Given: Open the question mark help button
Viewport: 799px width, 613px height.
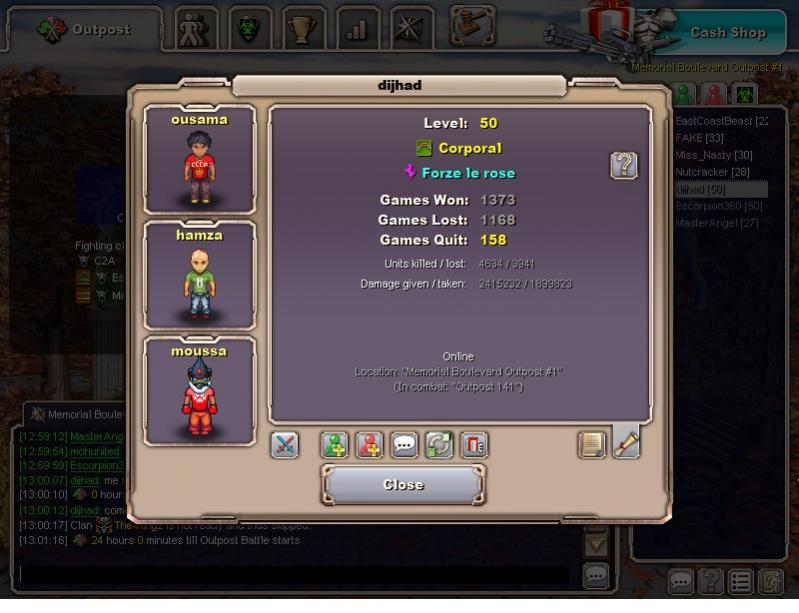Looking at the screenshot, I should pos(624,165).
